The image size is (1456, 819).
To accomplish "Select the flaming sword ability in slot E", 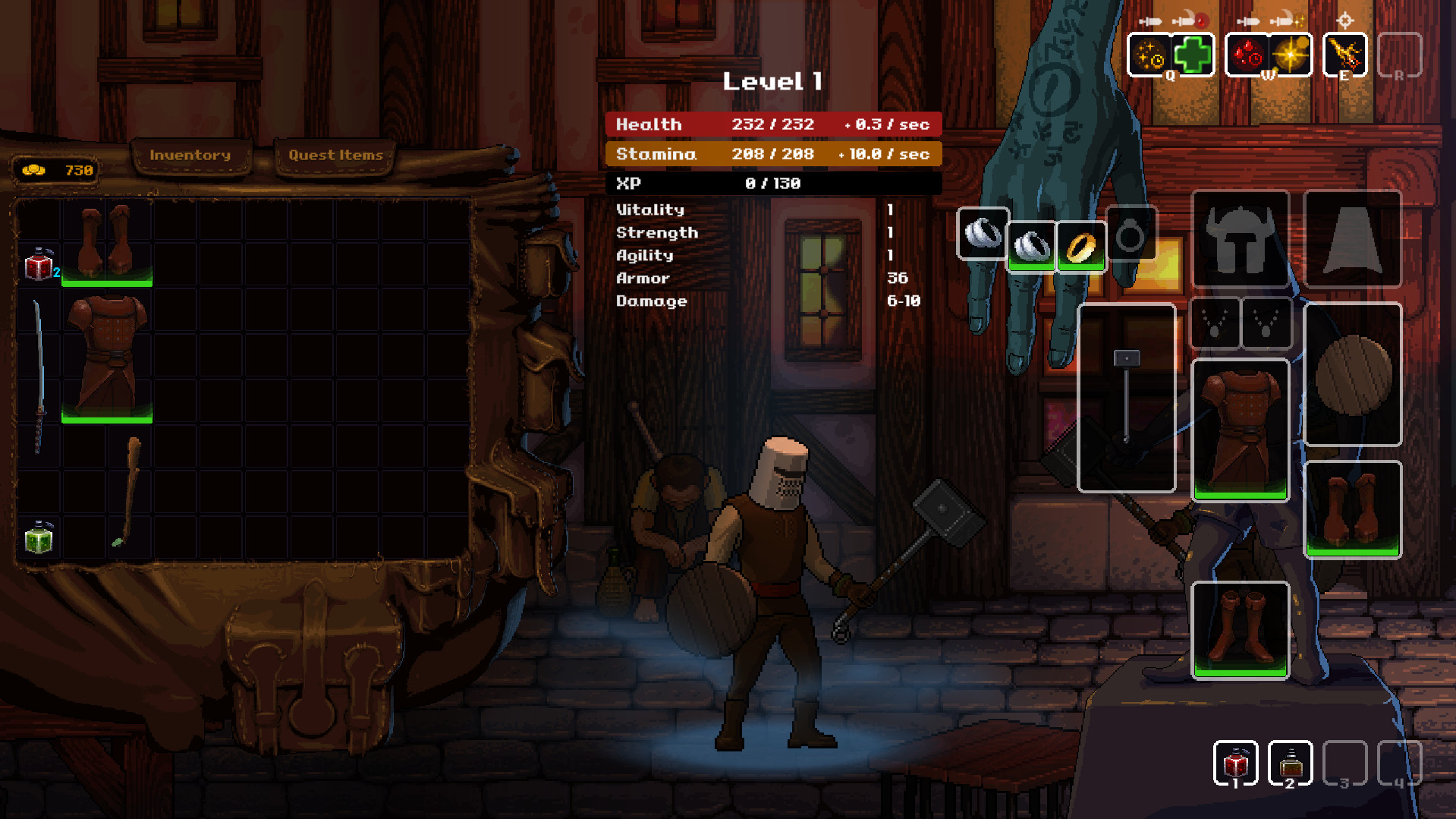I will pyautogui.click(x=1344, y=55).
